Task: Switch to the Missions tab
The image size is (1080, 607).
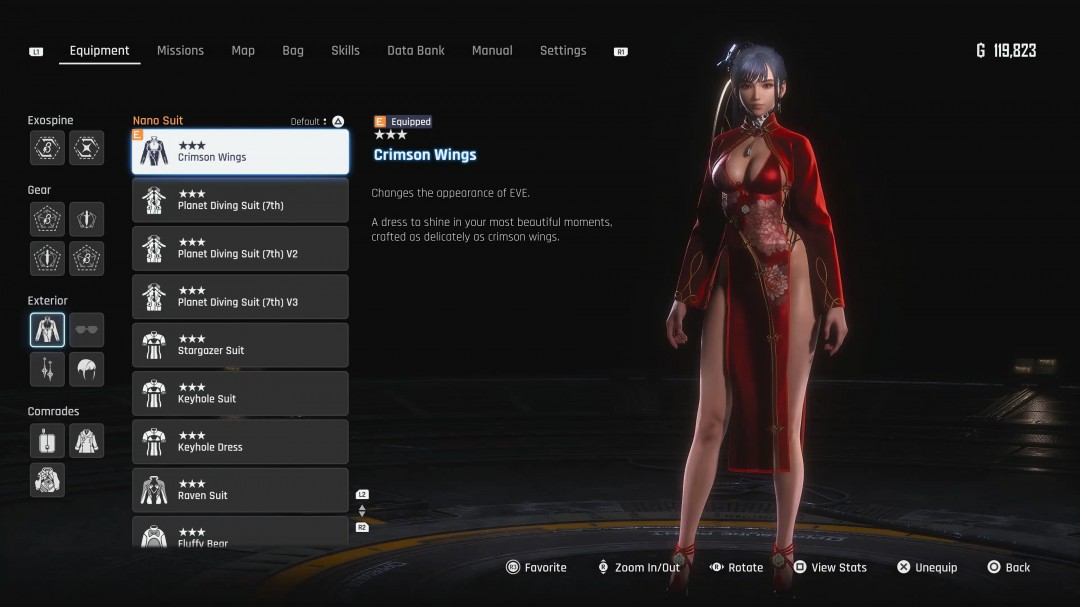Action: point(180,51)
